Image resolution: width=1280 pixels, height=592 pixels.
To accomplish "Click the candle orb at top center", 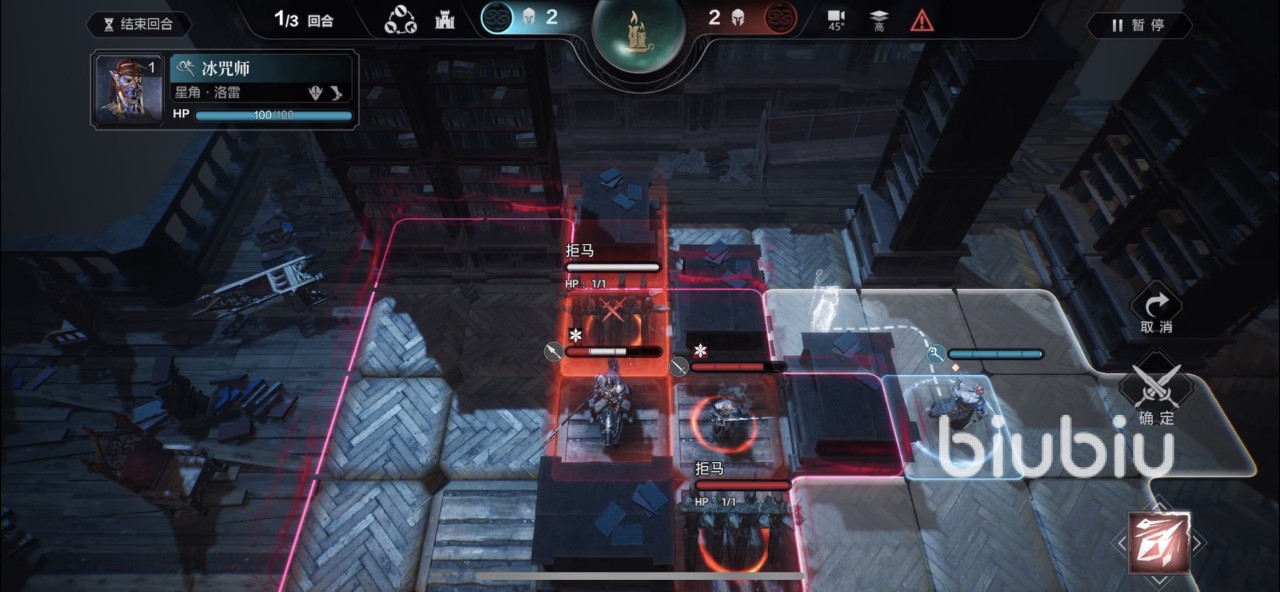I will pyautogui.click(x=638, y=32).
